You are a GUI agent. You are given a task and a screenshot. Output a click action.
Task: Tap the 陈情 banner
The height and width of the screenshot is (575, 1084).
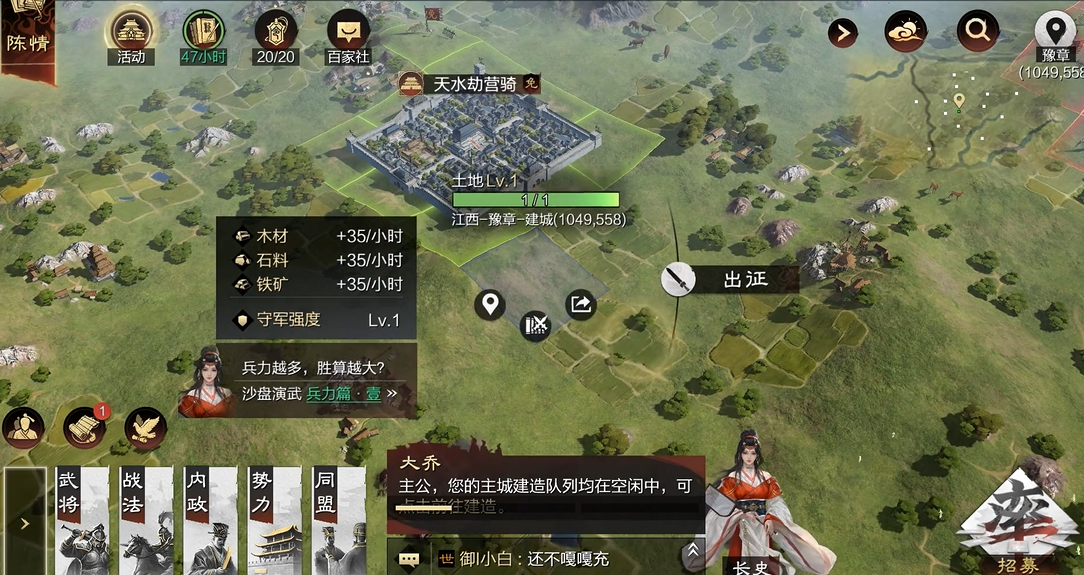click(x=27, y=38)
